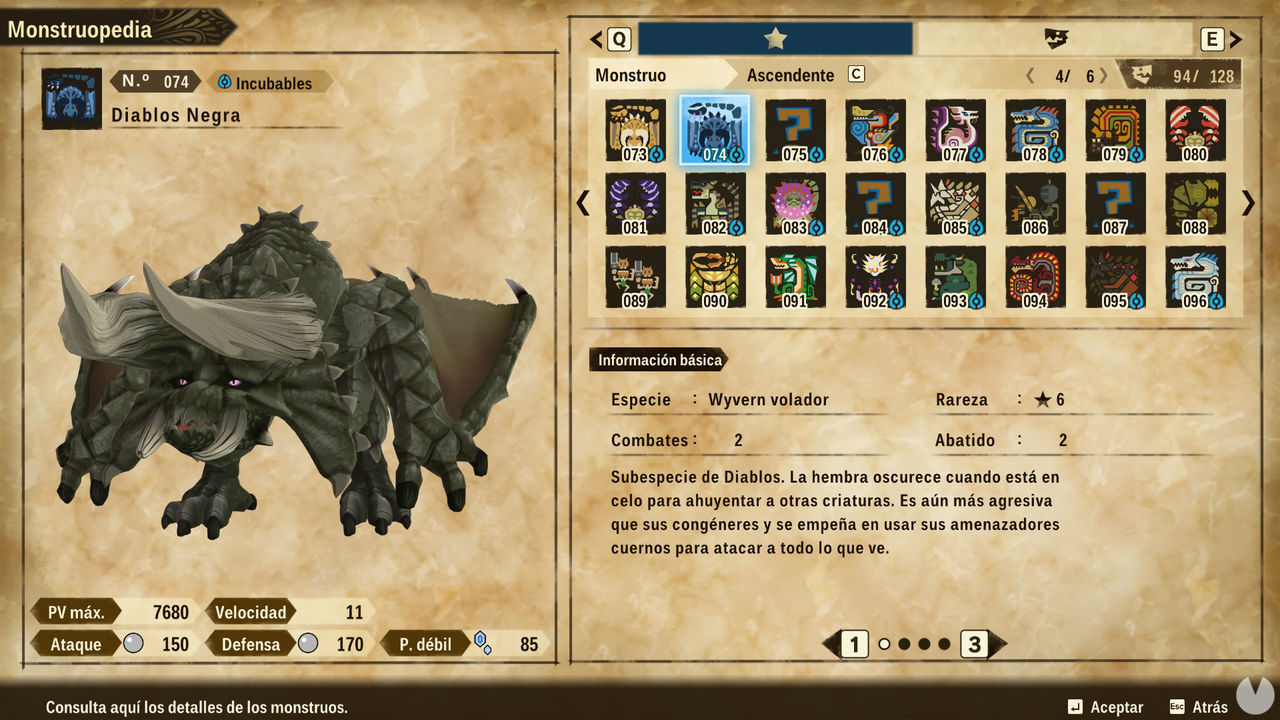
Task: Click the star tab icon at the top
Action: [775, 36]
